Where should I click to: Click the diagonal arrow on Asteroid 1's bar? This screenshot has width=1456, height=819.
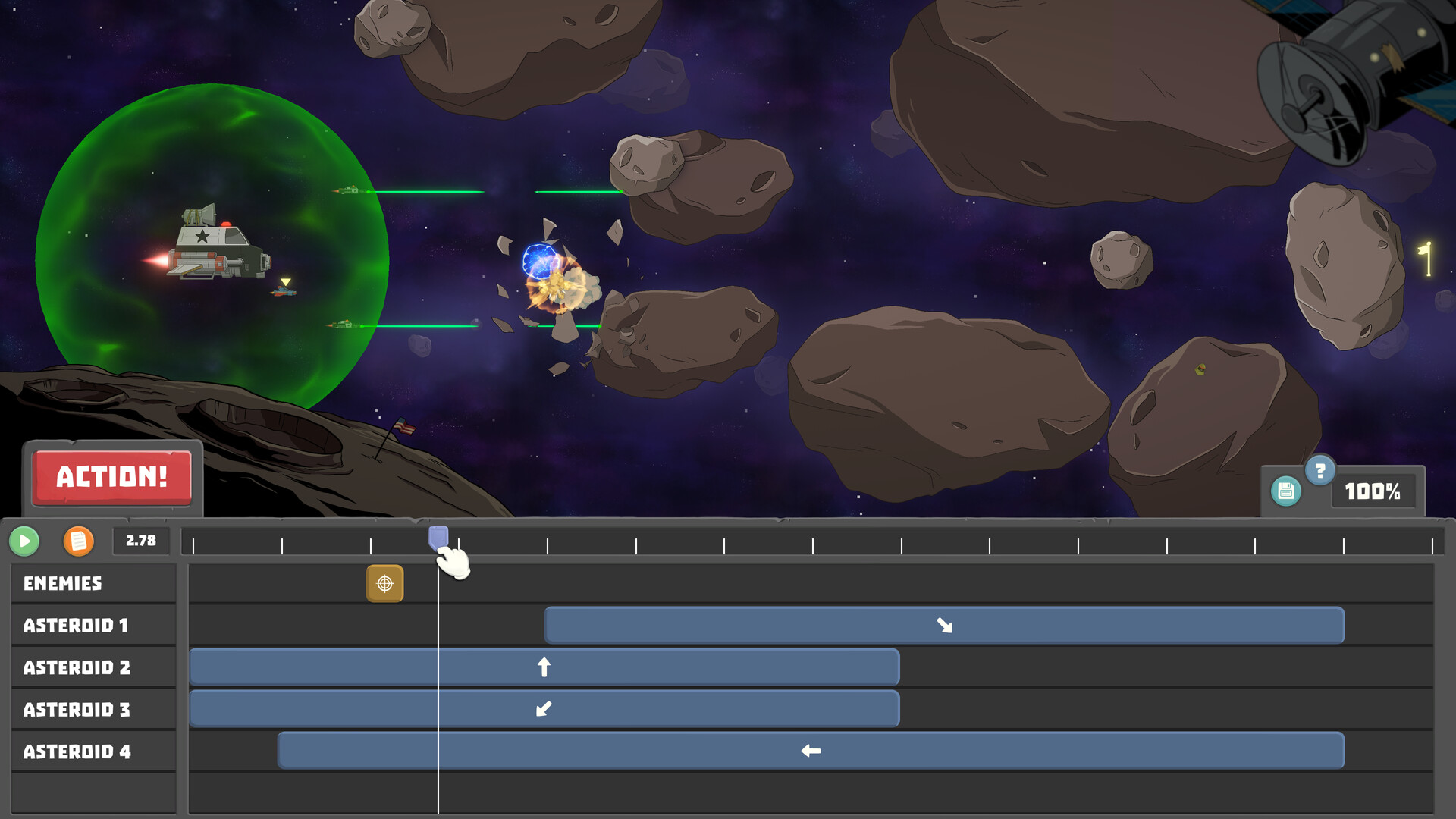(945, 625)
